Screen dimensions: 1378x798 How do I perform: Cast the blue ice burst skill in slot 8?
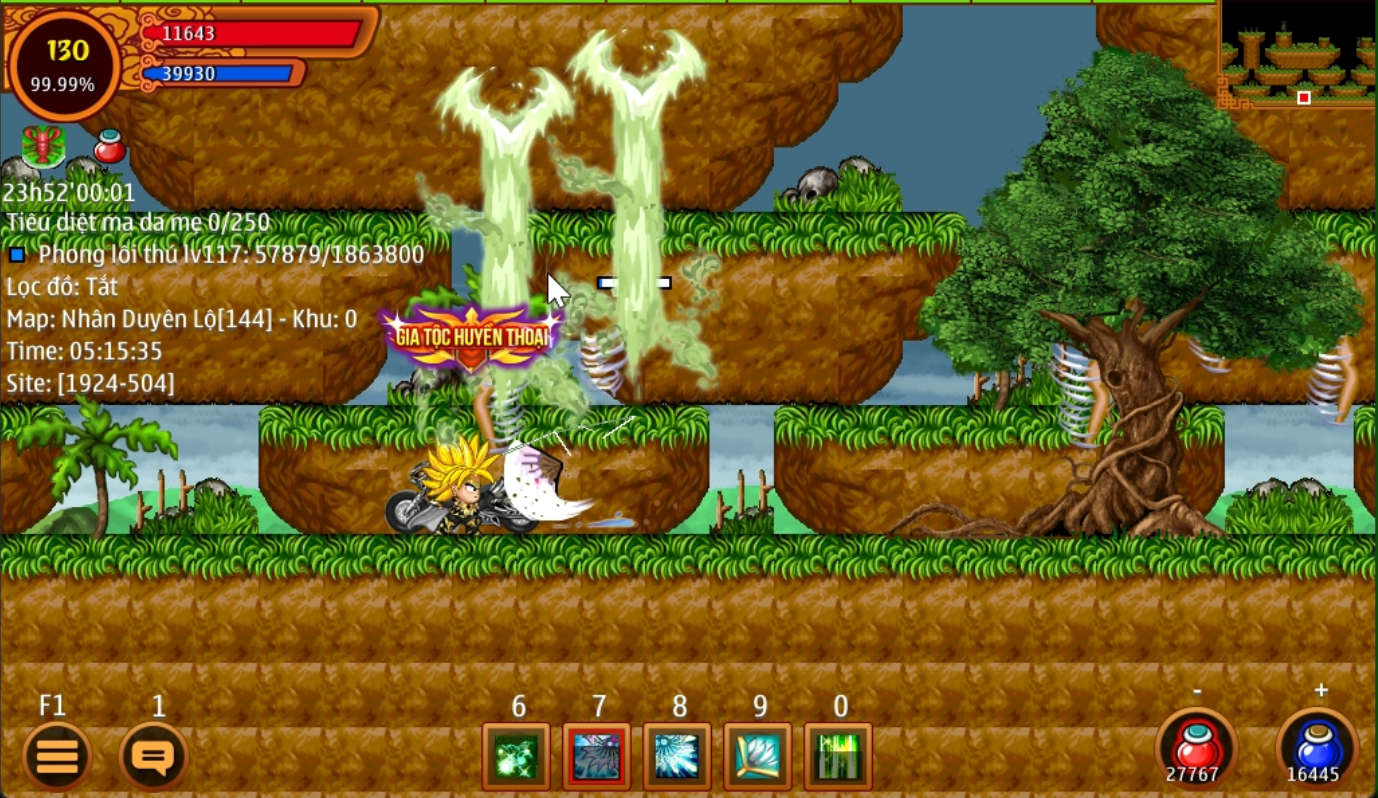tap(677, 757)
